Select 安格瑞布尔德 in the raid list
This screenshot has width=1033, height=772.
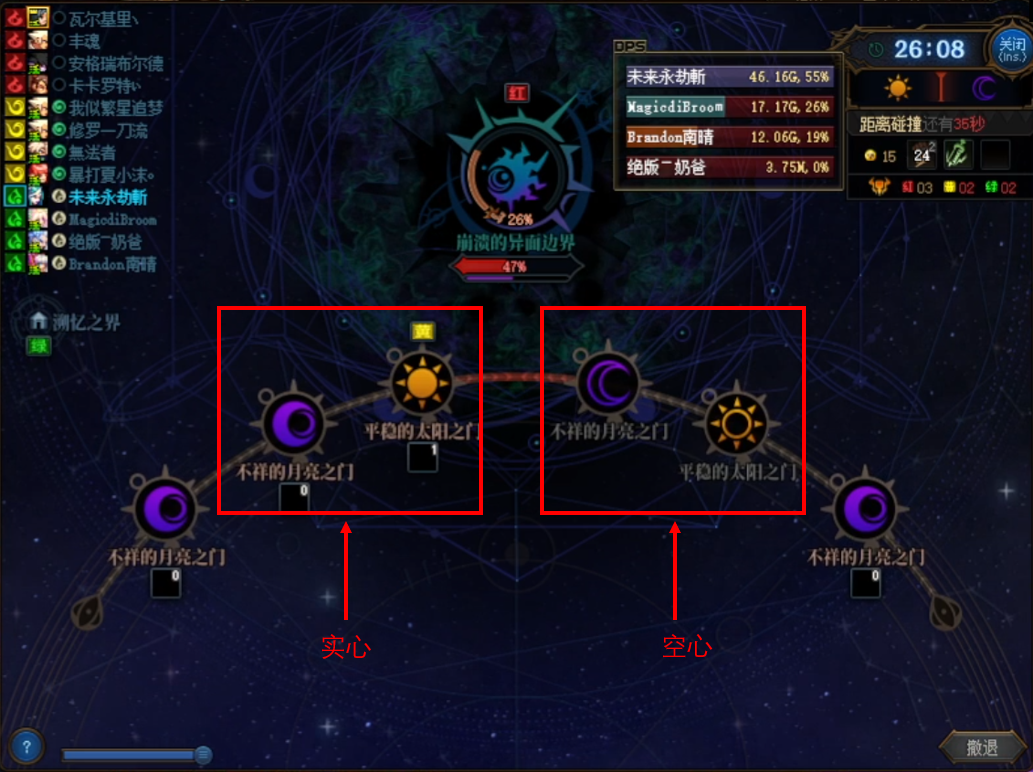click(115, 63)
